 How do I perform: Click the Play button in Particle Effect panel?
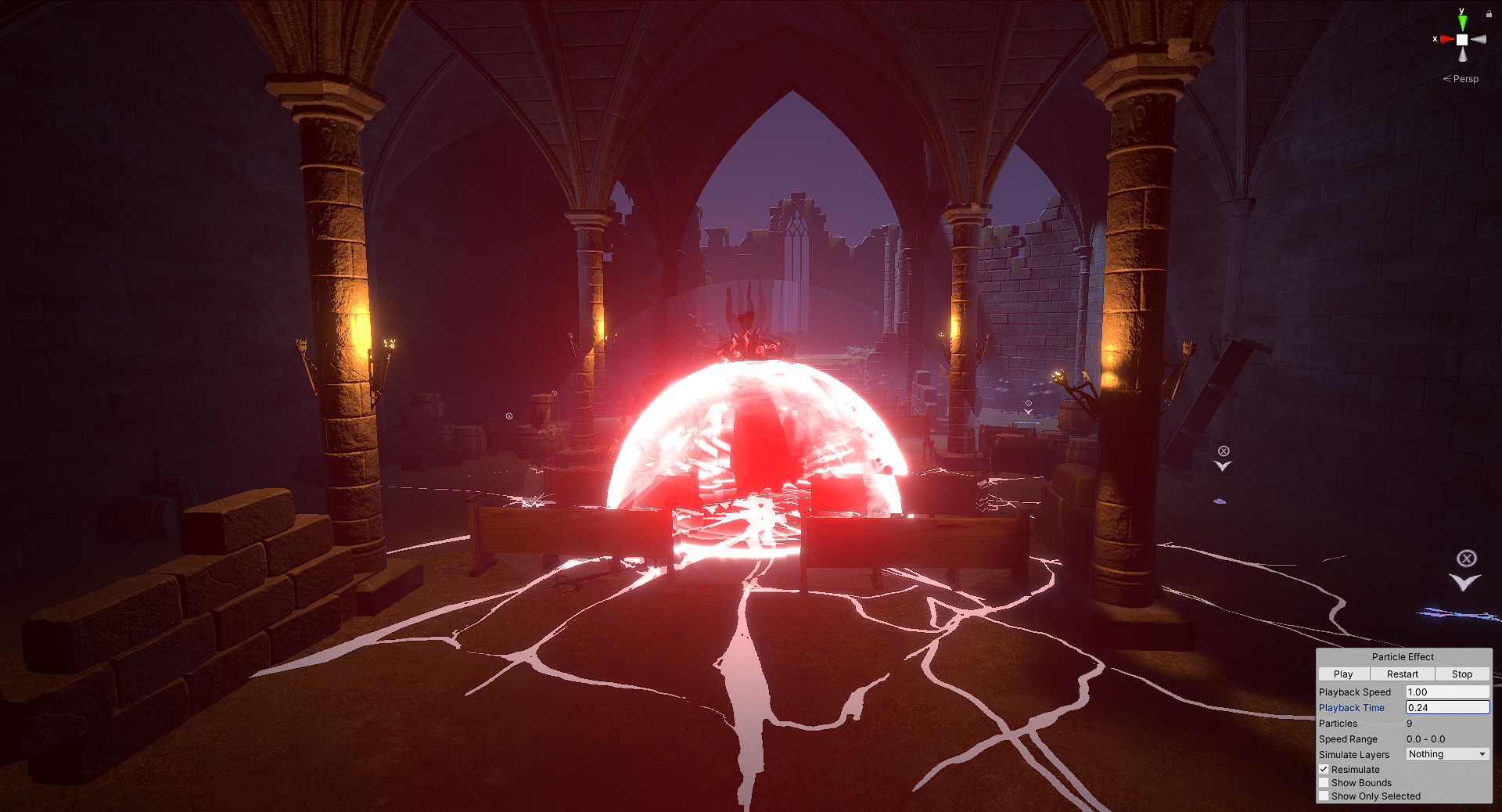point(1343,674)
